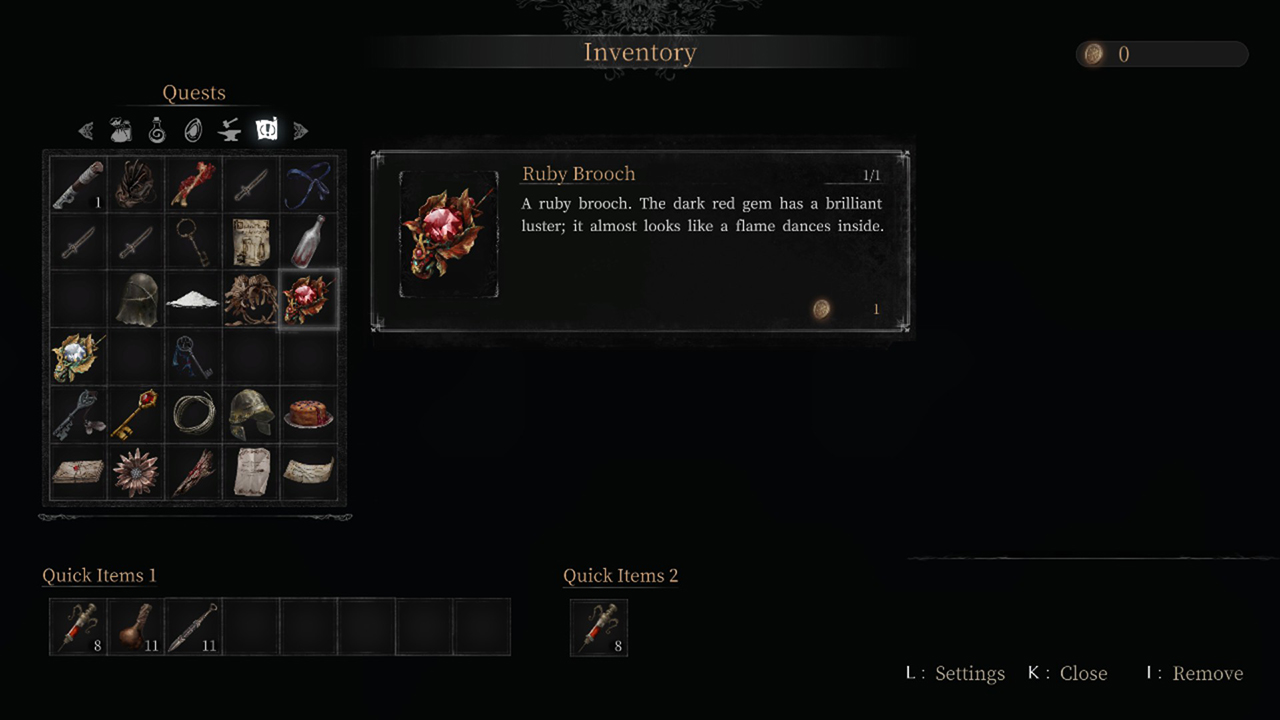Screen dimensions: 1280x720
Task: Select the cake on a plate
Action: (x=309, y=414)
